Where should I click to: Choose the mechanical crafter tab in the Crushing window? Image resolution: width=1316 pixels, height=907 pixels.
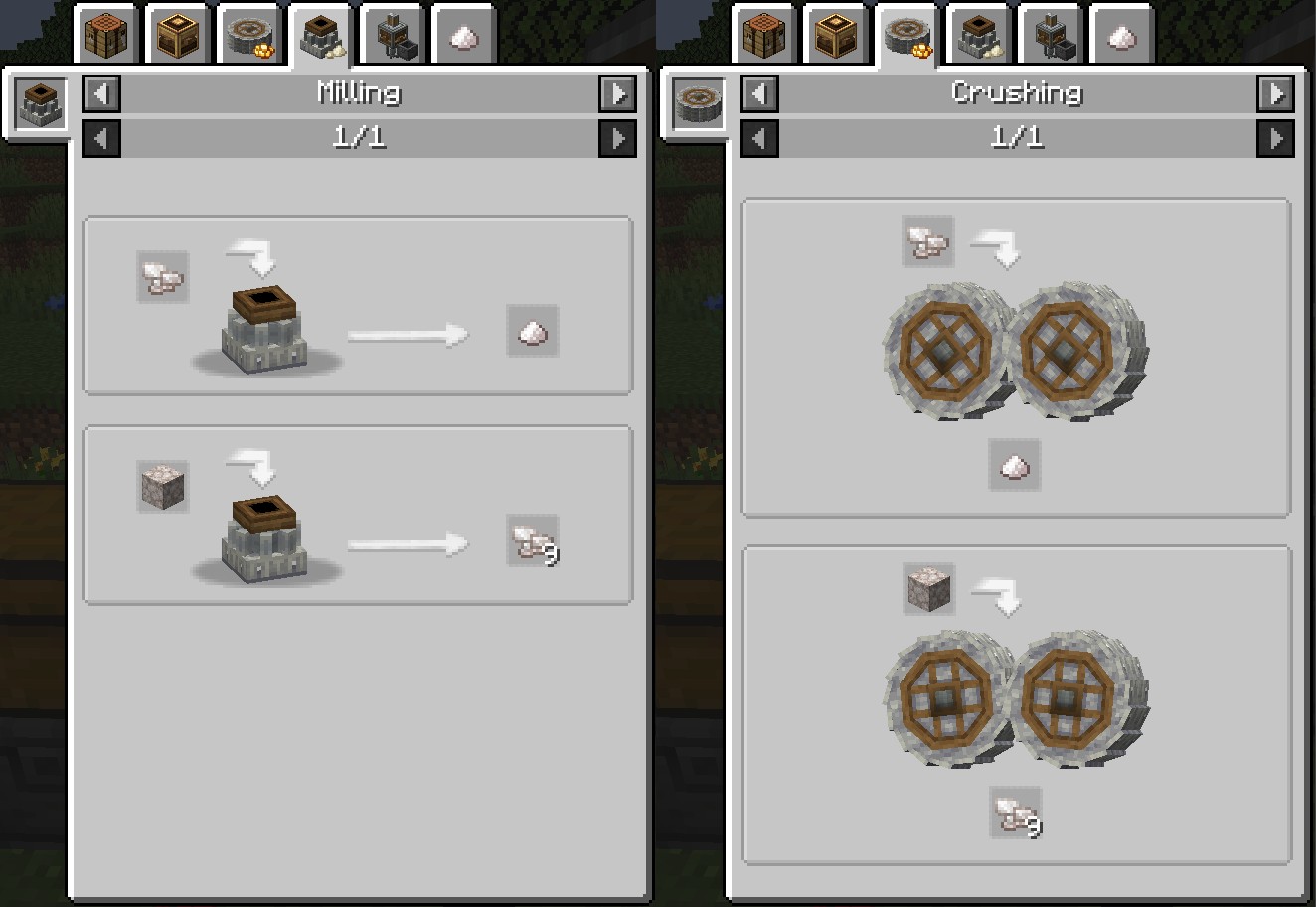click(x=835, y=37)
